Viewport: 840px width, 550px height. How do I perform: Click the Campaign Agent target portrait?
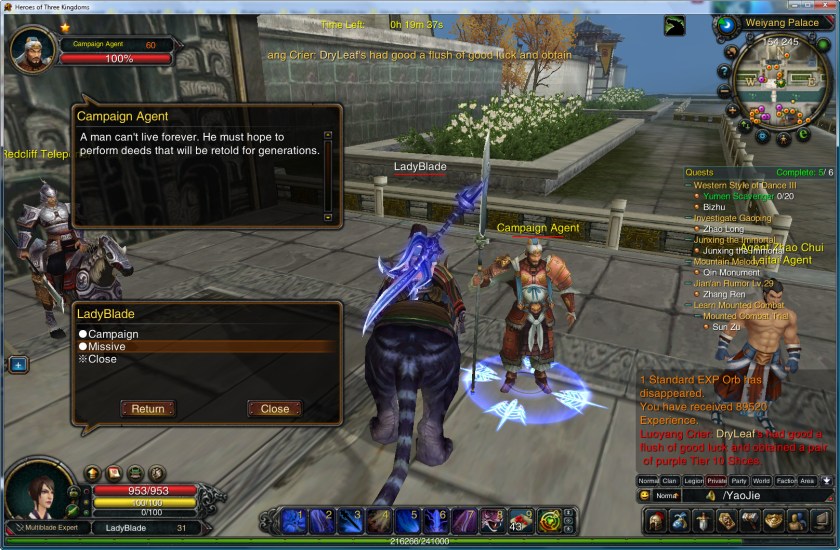pyautogui.click(x=30, y=49)
